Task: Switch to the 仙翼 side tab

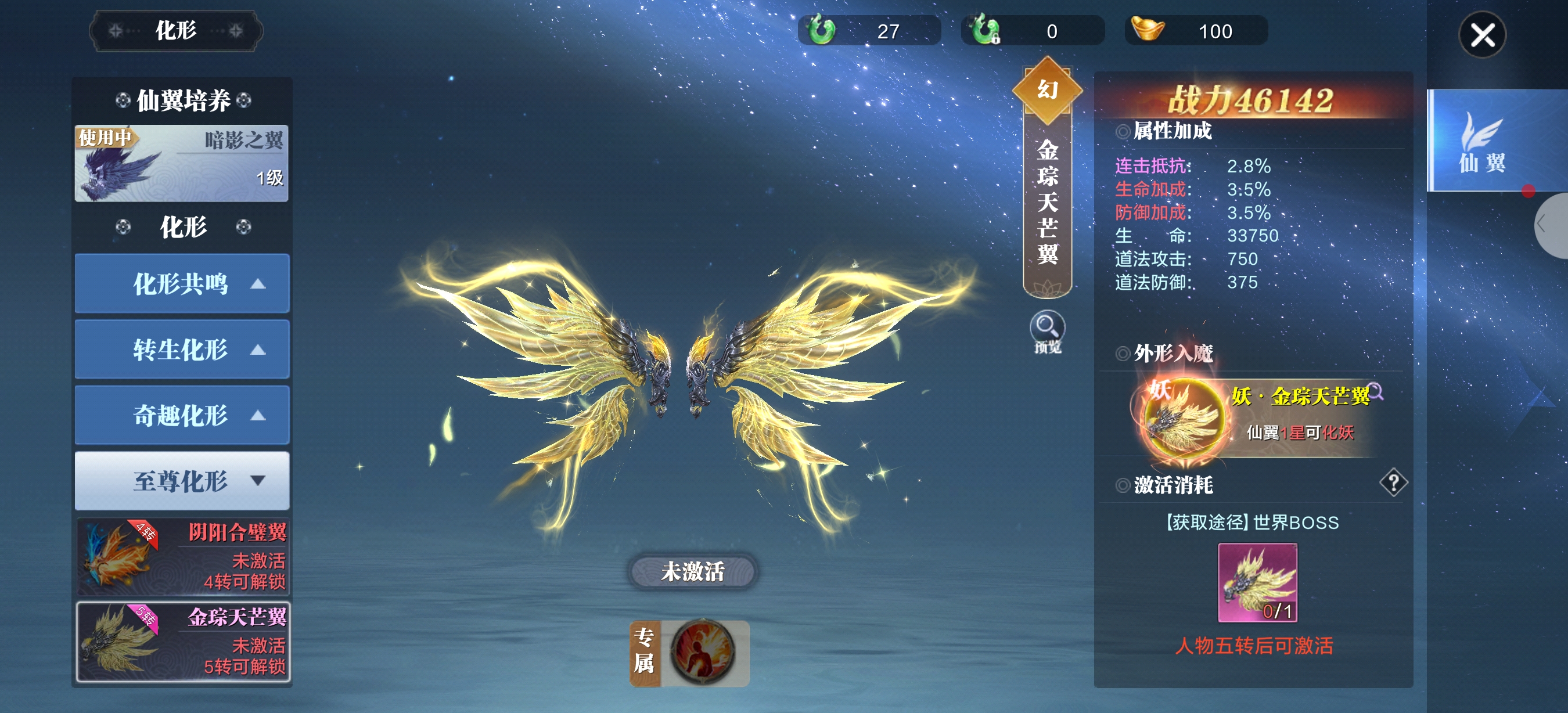Action: [x=1481, y=141]
